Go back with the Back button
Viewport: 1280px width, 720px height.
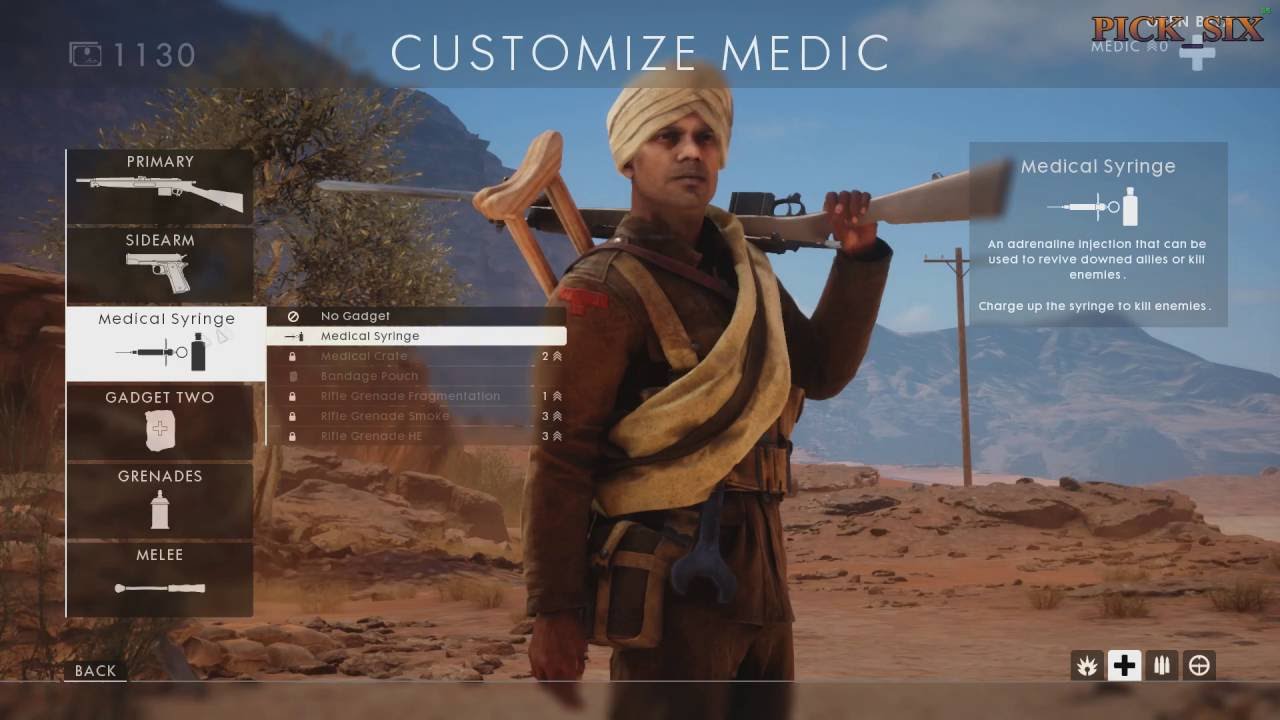96,671
